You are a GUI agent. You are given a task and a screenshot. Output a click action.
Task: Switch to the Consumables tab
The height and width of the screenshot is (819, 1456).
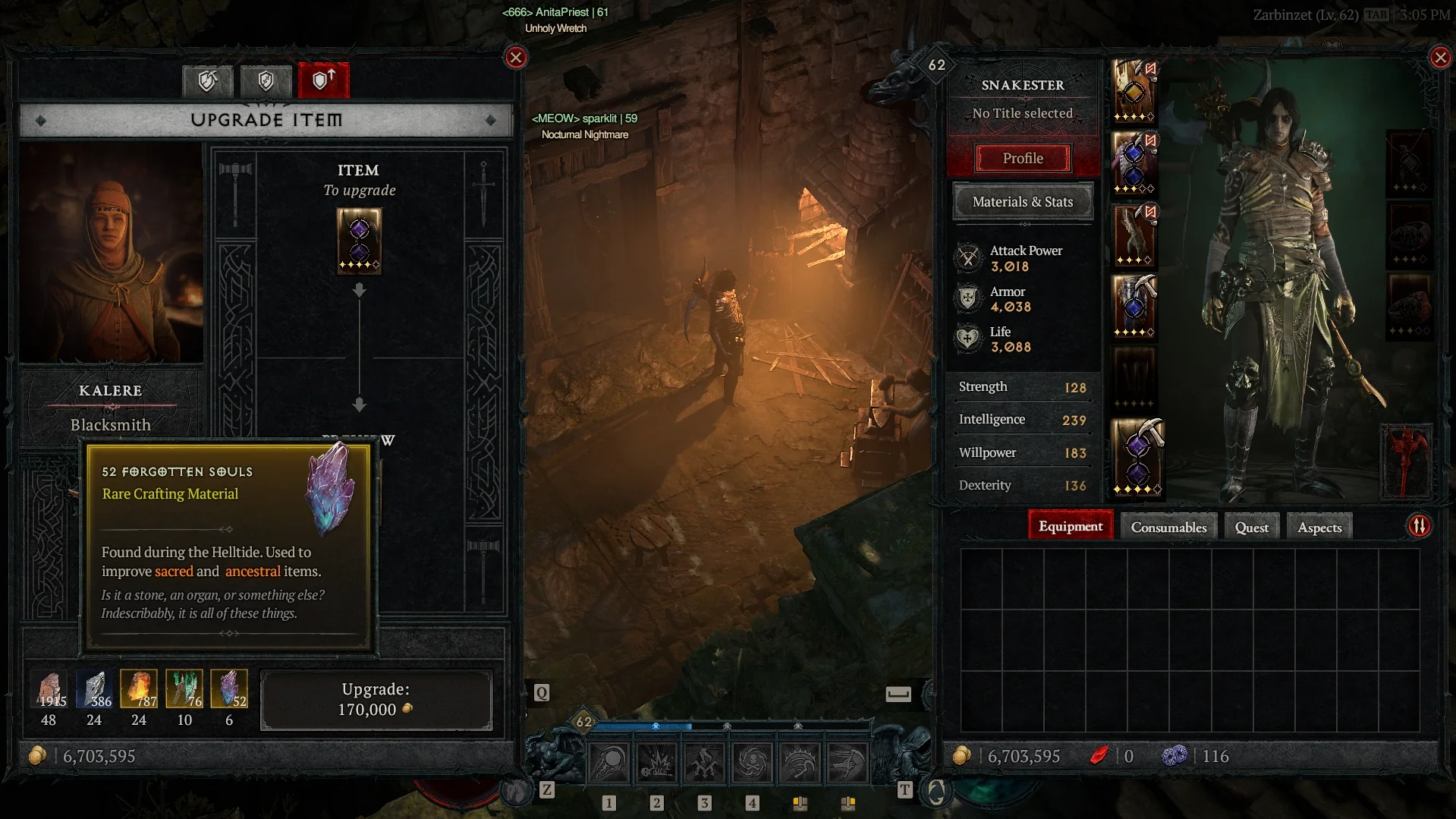pyautogui.click(x=1168, y=528)
